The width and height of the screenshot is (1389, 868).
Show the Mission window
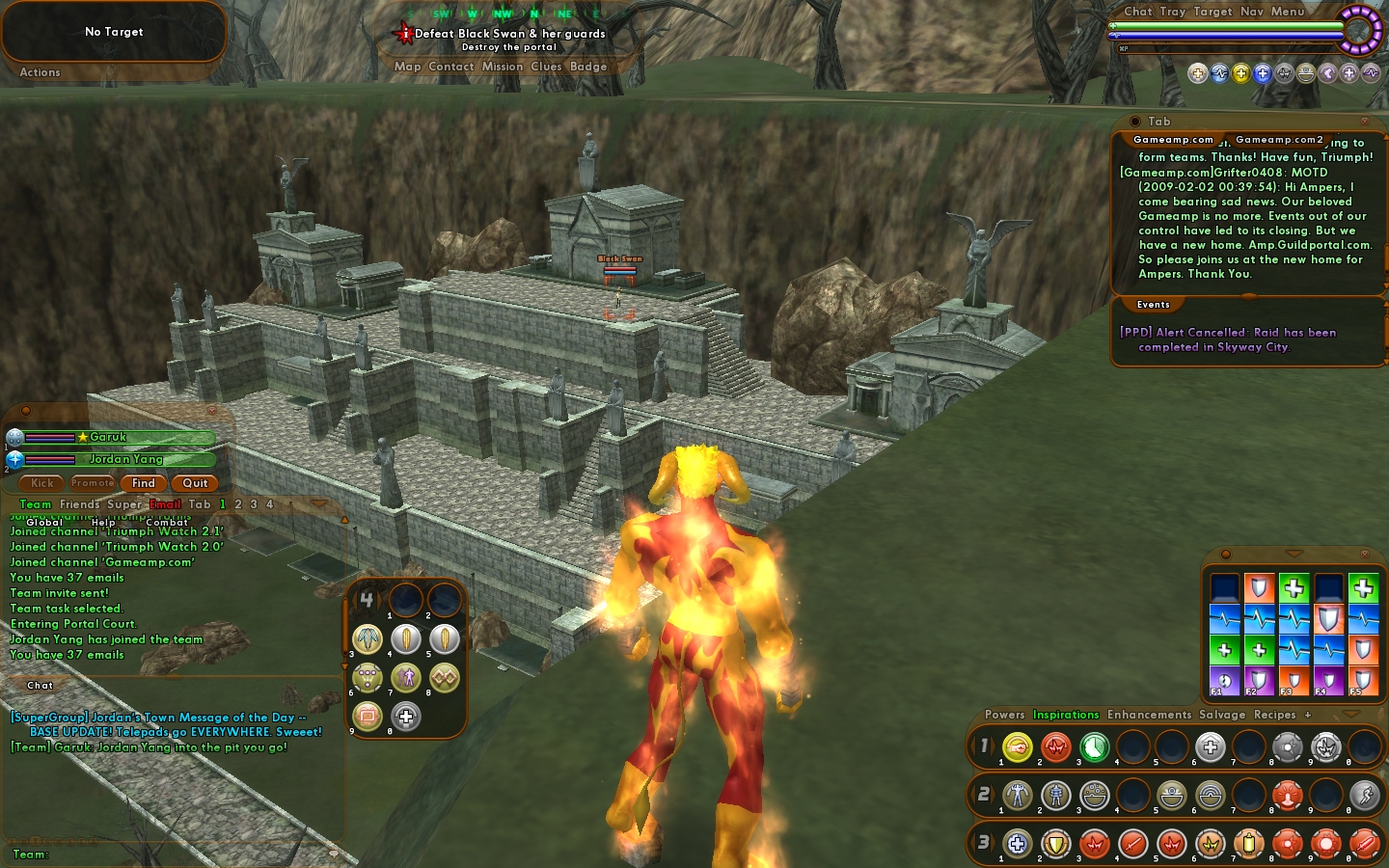pos(502,67)
